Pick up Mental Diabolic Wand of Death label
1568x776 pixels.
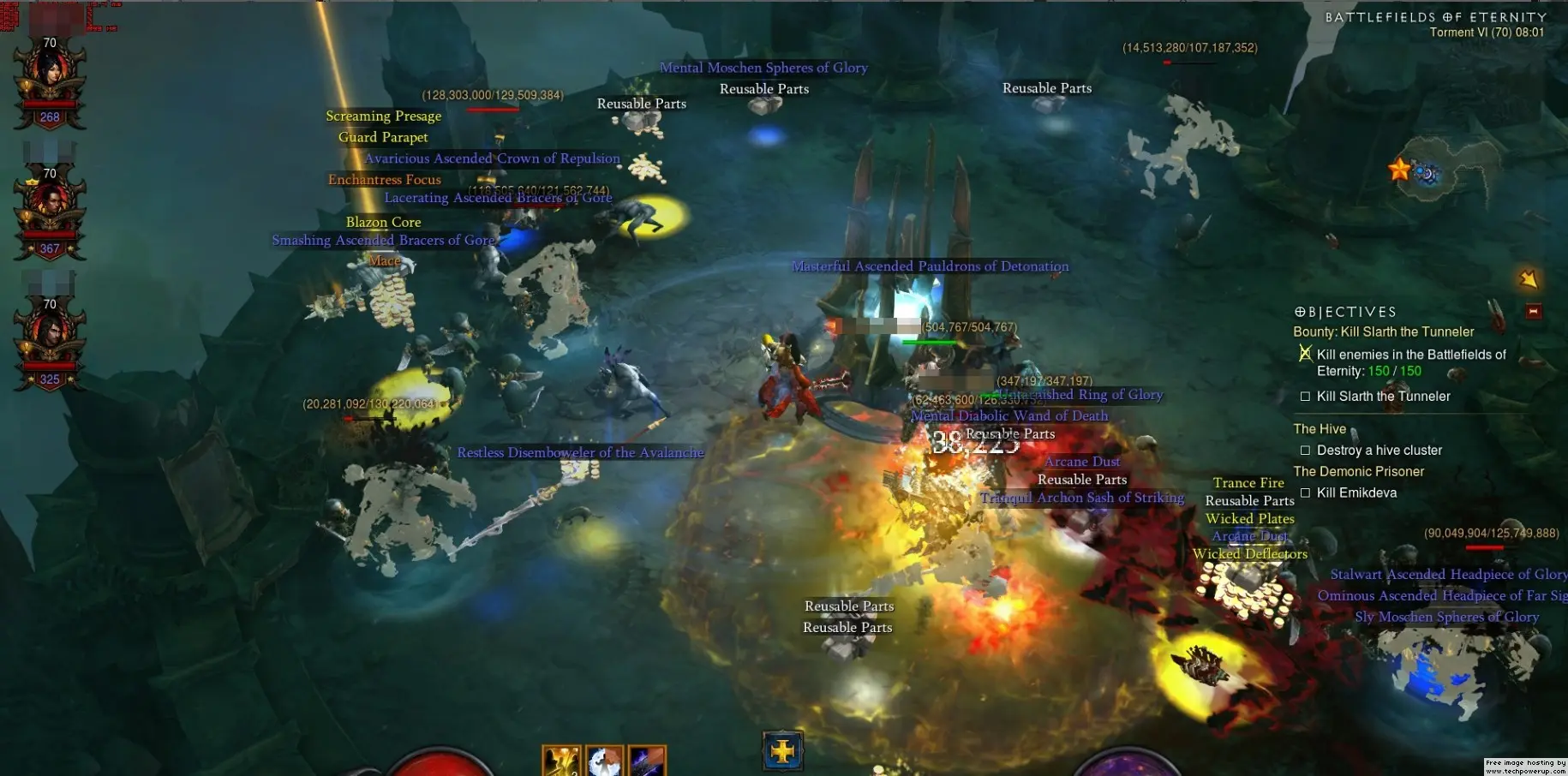coord(1009,415)
